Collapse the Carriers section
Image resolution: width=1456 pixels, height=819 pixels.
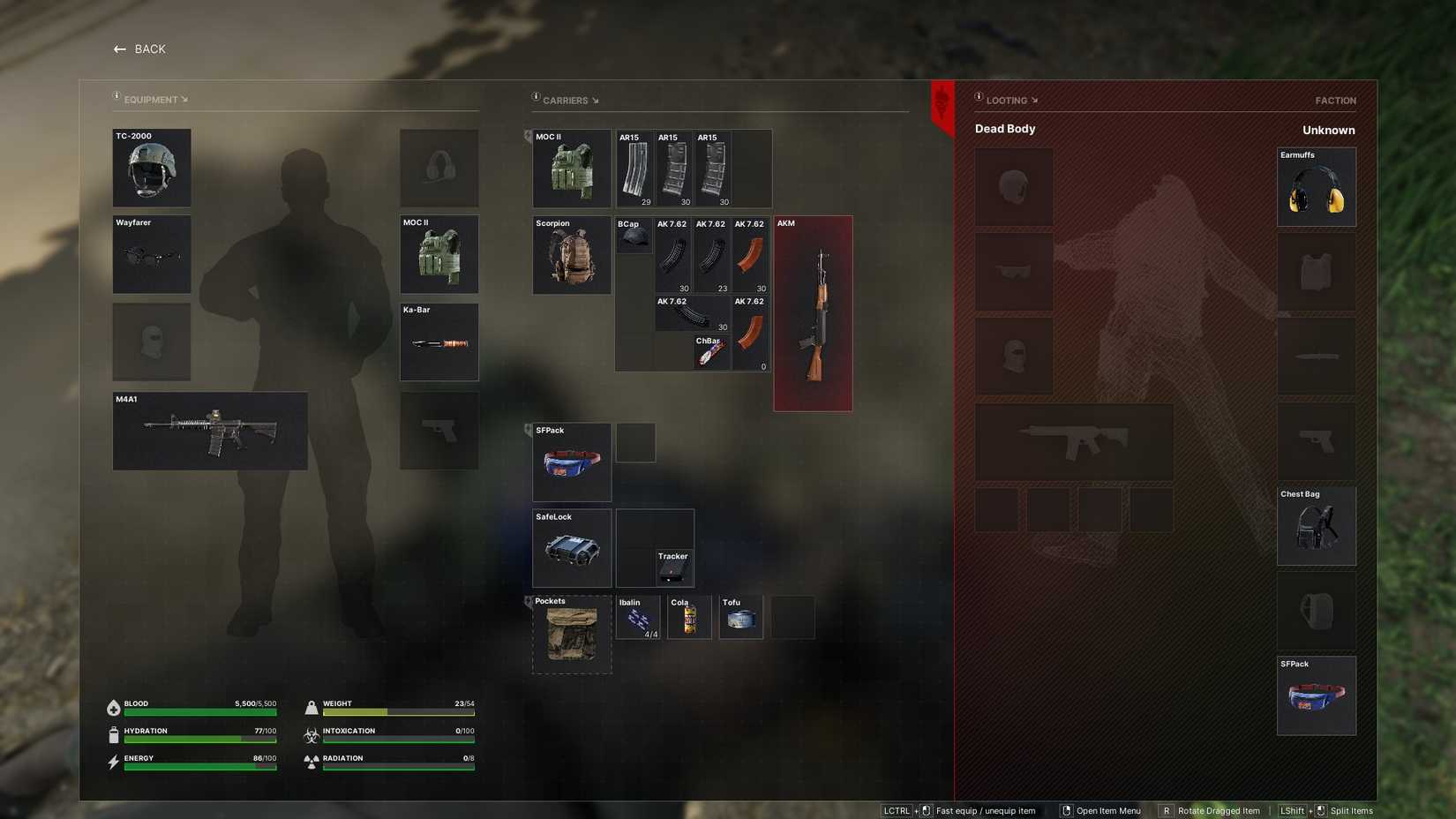(x=597, y=101)
